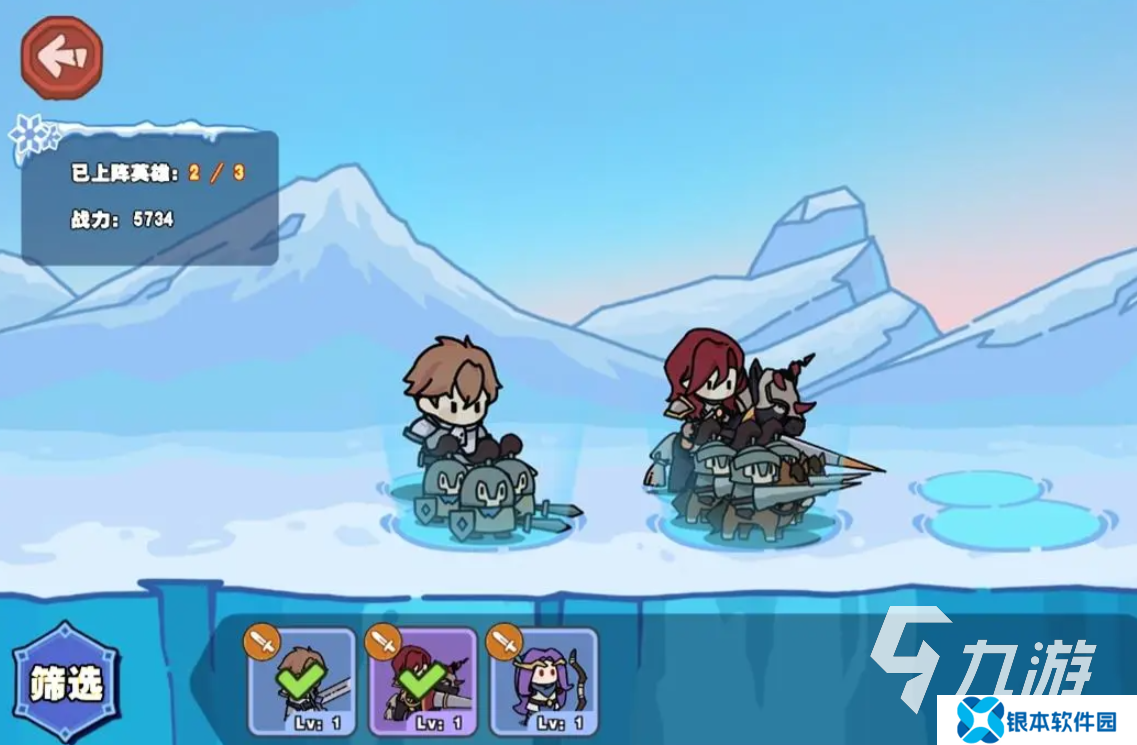Open the 筛选 filter button
1137x745 pixels.
click(66, 684)
